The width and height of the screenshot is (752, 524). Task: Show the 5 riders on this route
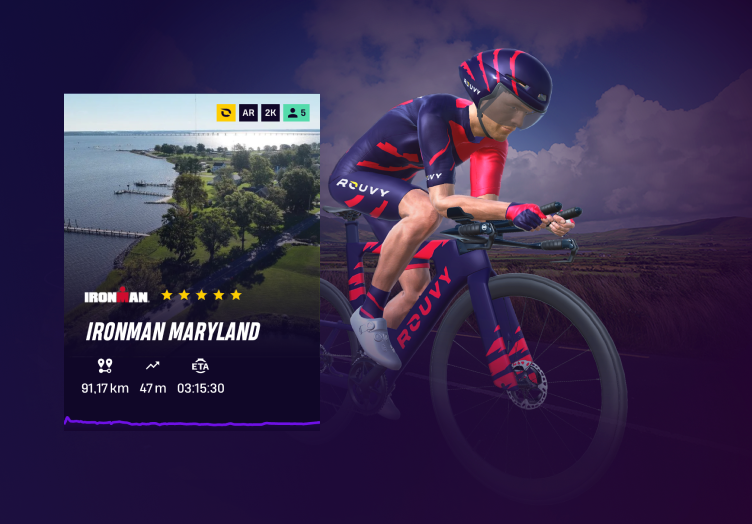click(296, 113)
